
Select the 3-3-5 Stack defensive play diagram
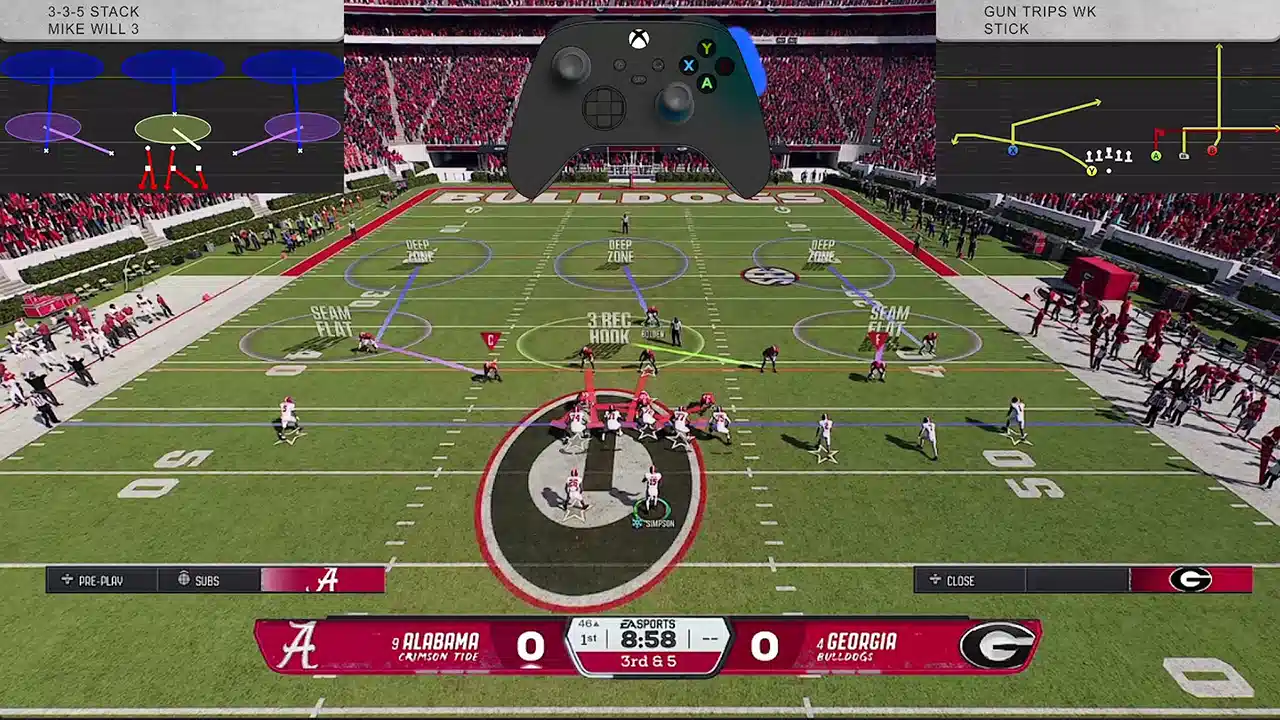(172, 117)
